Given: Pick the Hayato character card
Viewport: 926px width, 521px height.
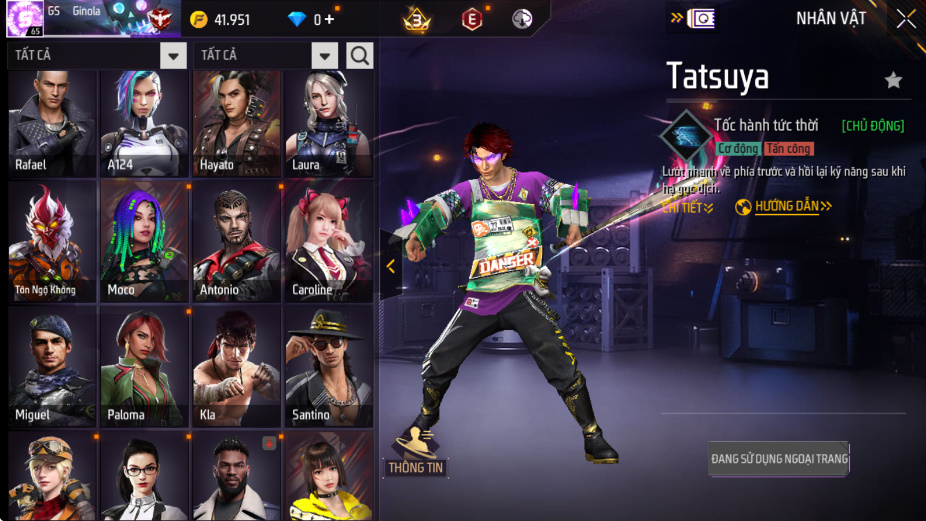Looking at the screenshot, I should coord(236,123).
